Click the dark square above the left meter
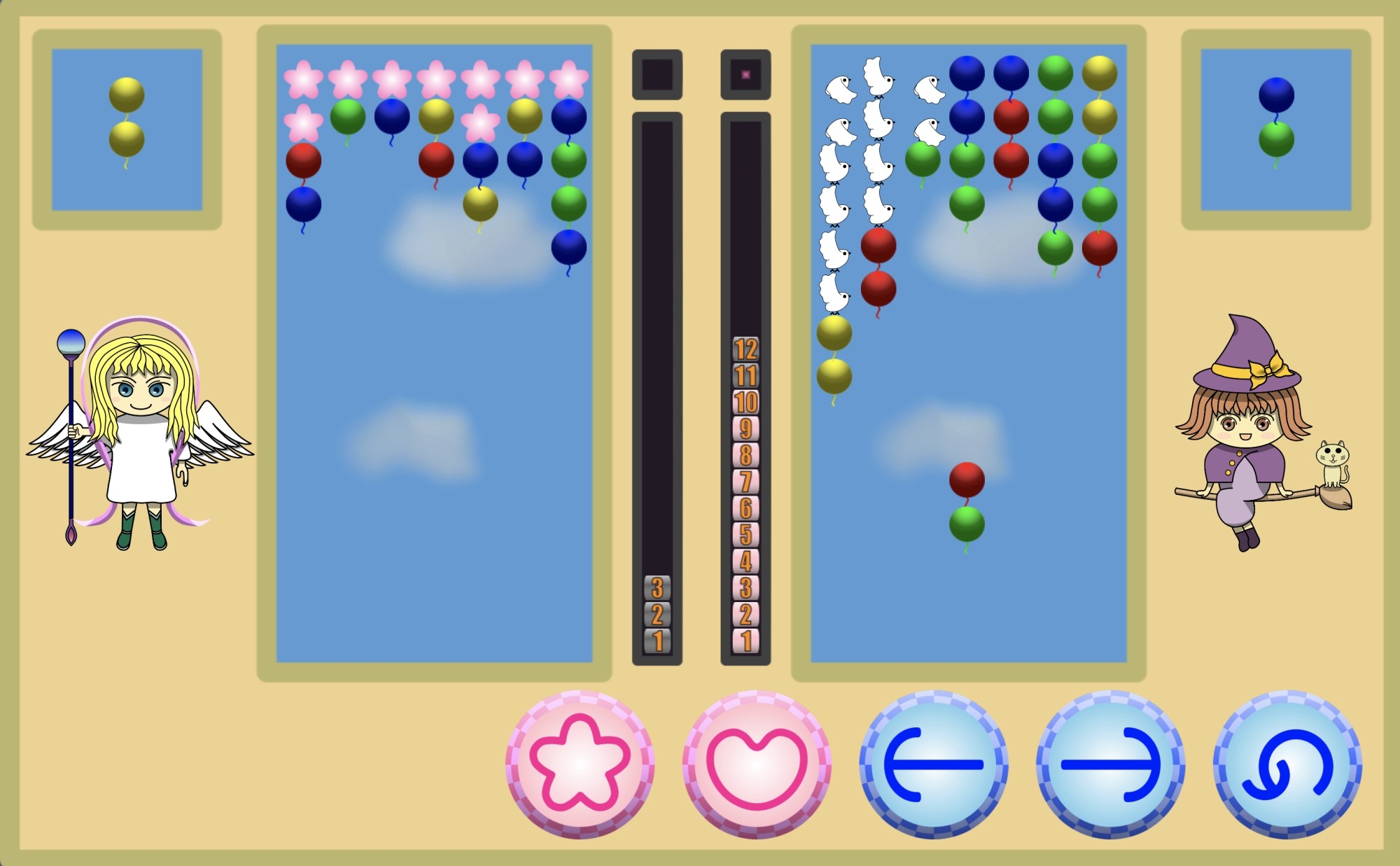The width and height of the screenshot is (1400, 866). (656, 75)
